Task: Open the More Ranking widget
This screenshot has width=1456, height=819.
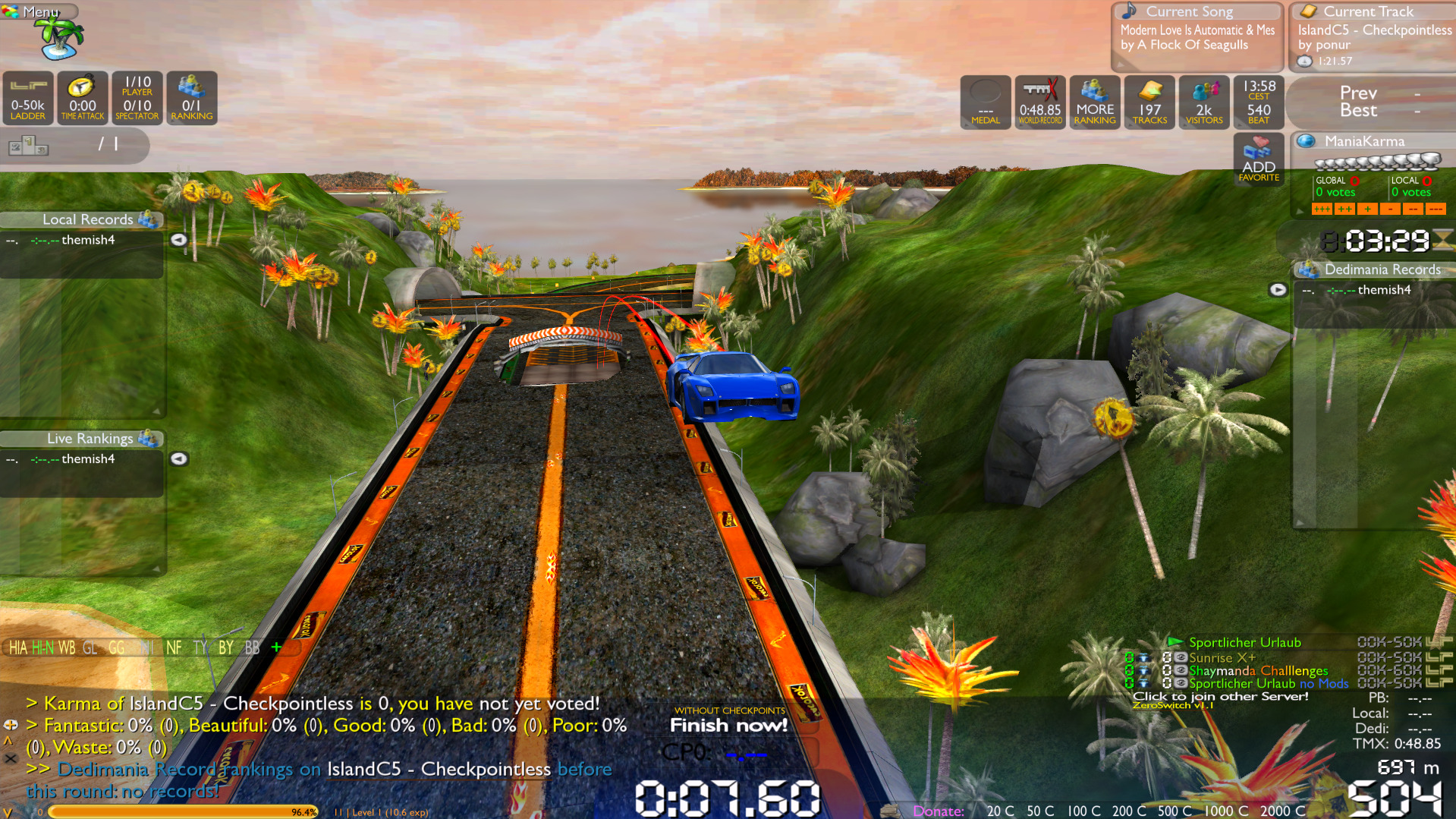Action: coord(1095,102)
